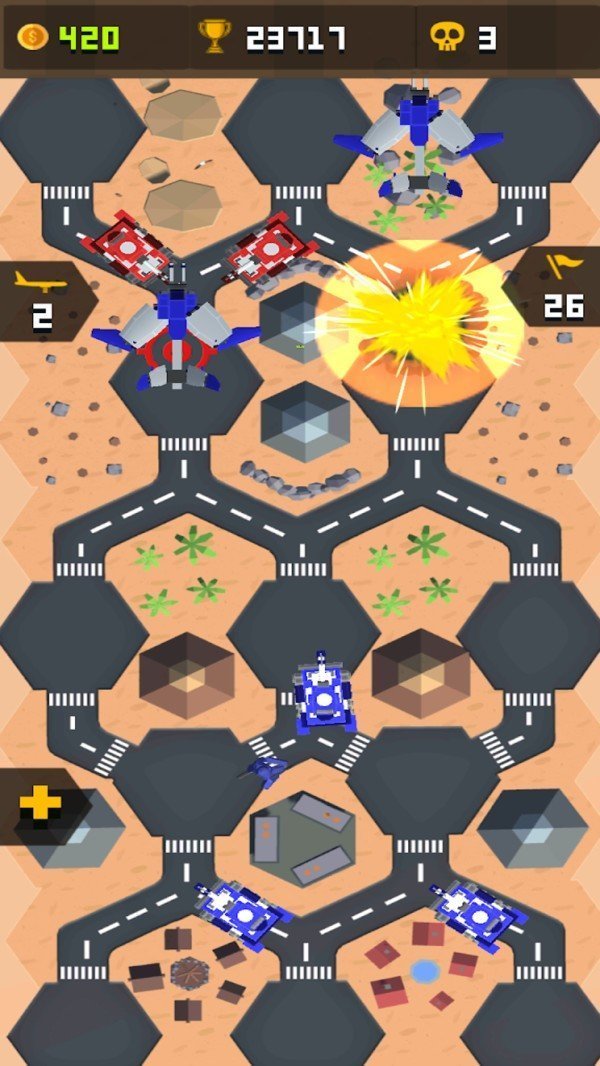This screenshot has height=1066, width=600.
Task: Call an airstrike with the airplane button
Action: point(40,298)
